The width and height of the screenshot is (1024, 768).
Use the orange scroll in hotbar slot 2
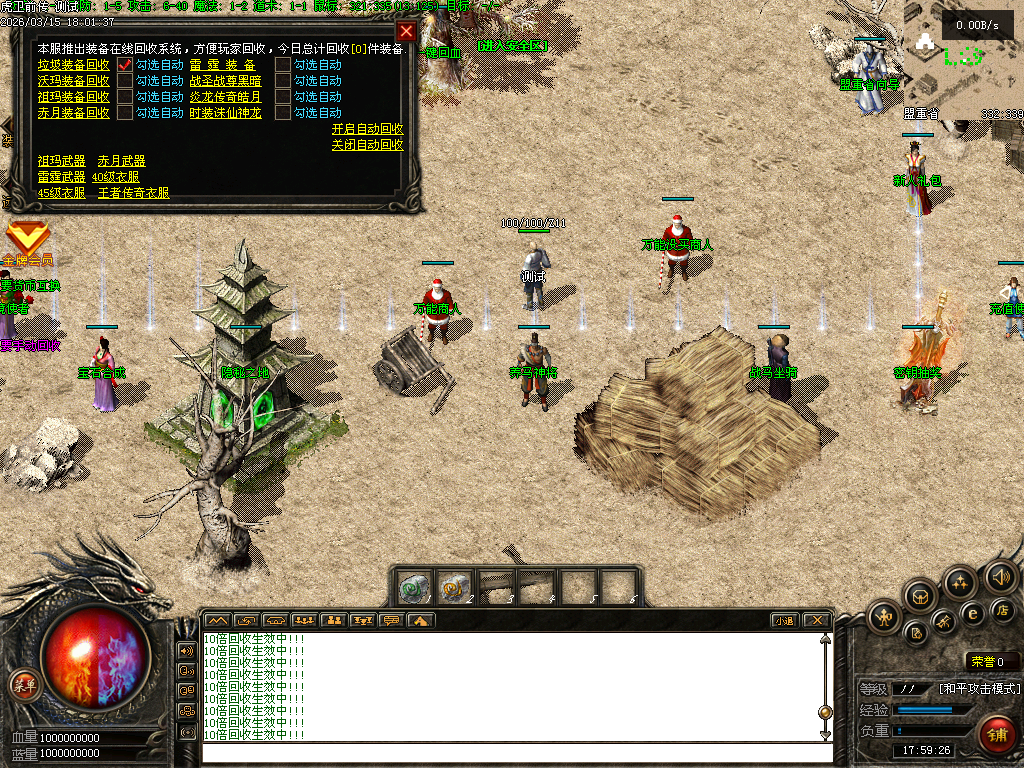click(x=455, y=588)
